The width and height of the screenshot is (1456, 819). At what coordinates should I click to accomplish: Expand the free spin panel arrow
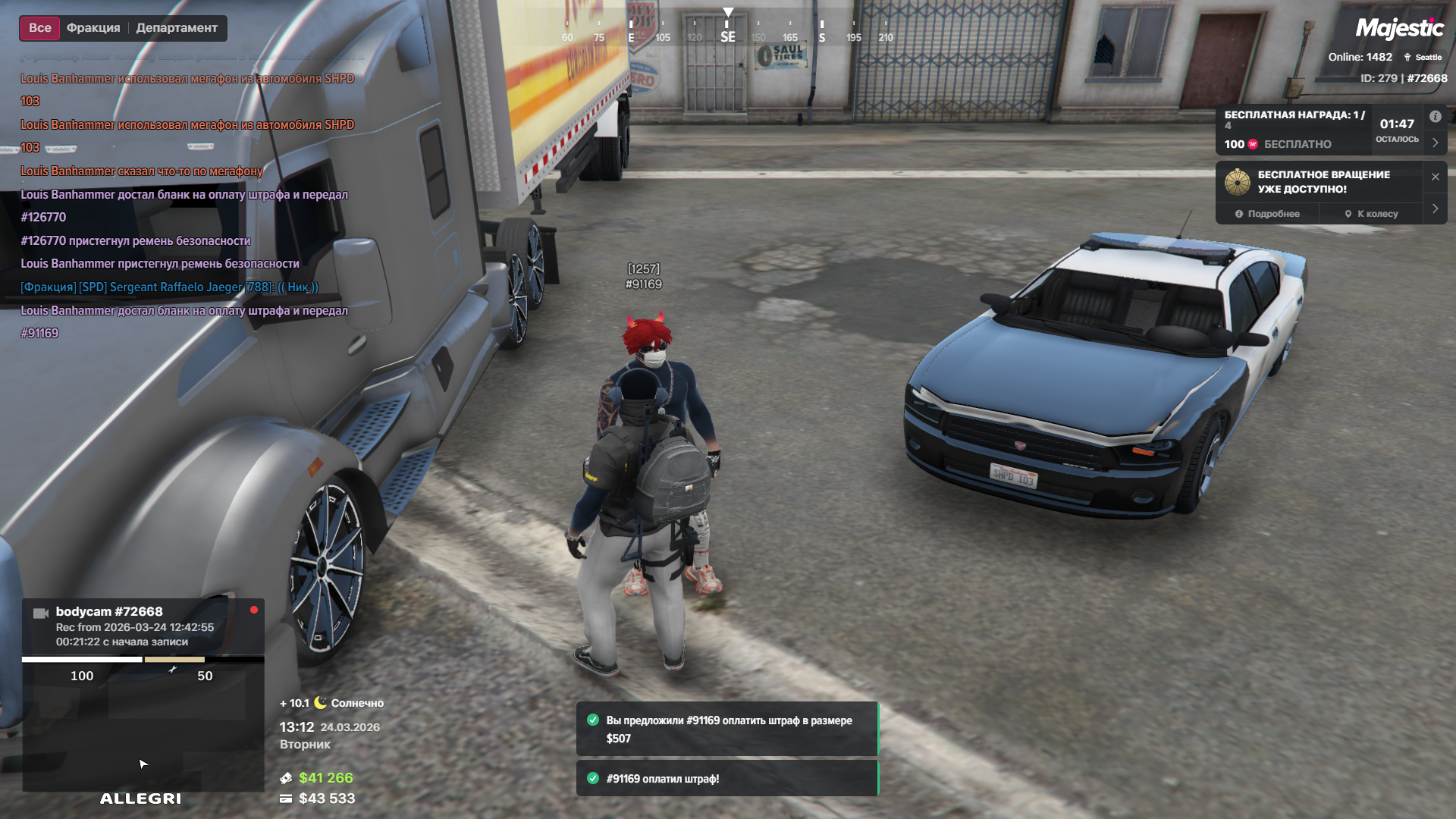[1435, 209]
